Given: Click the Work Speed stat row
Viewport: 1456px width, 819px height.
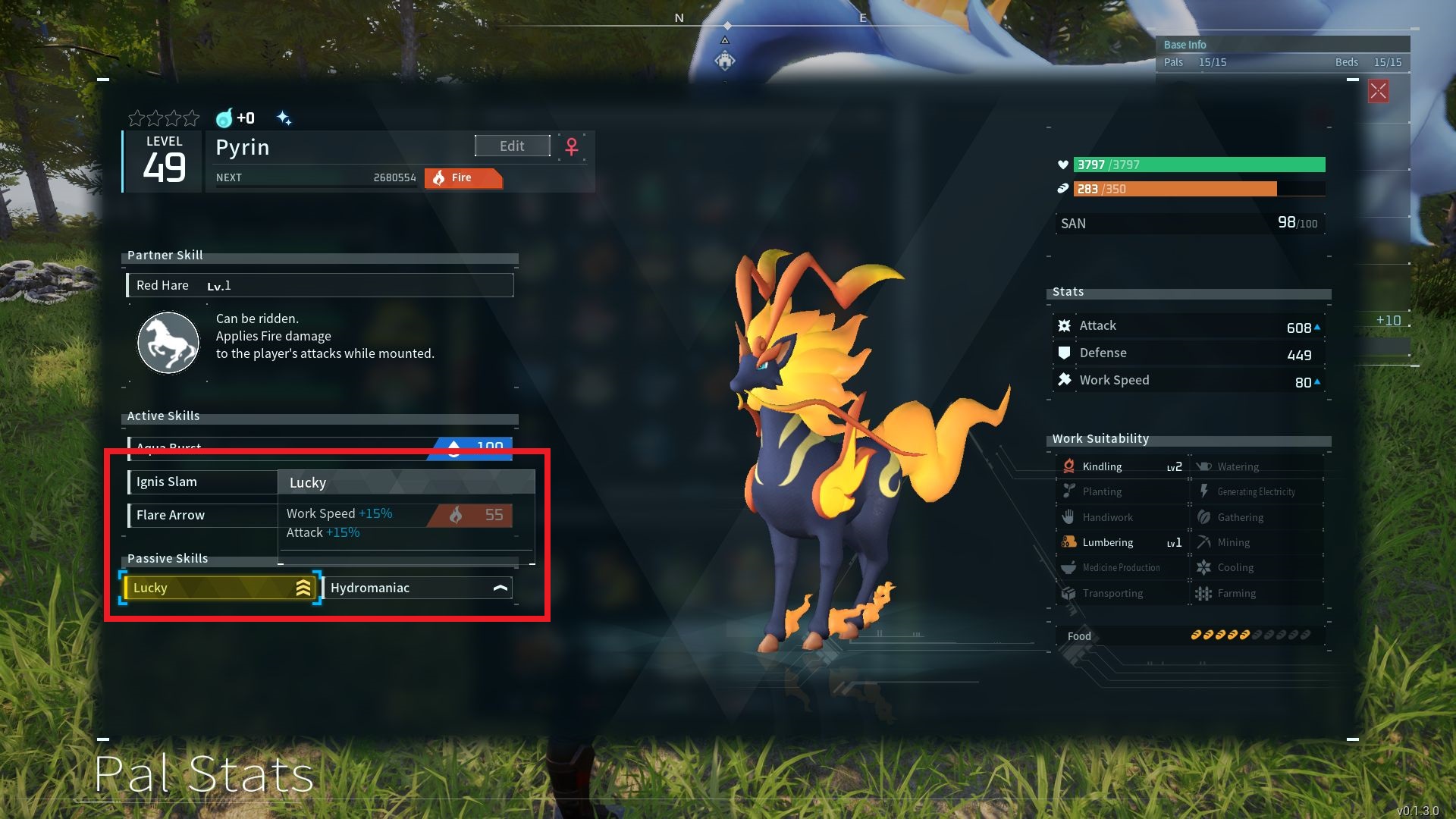Looking at the screenshot, I should click(x=1188, y=381).
